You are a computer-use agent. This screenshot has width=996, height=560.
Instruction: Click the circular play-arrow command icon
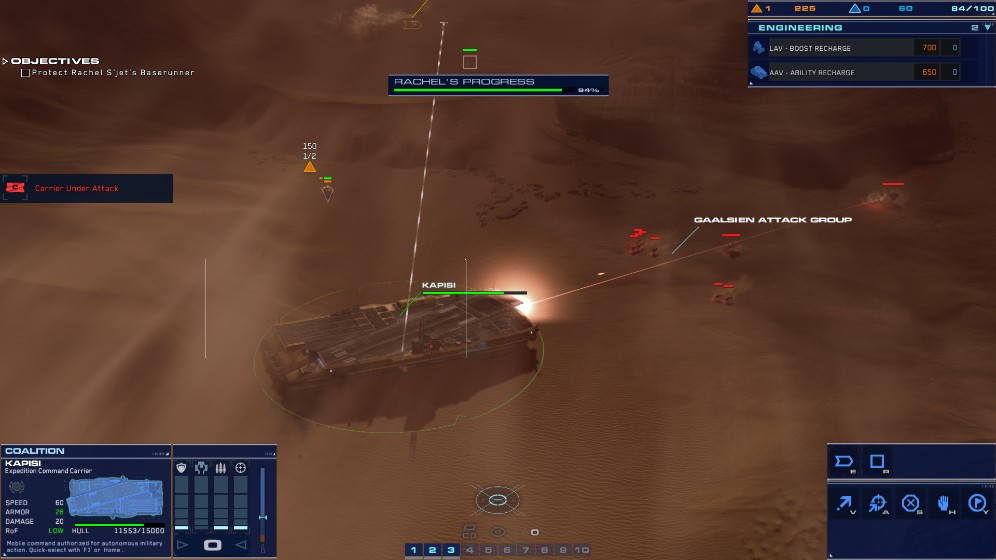[977, 503]
